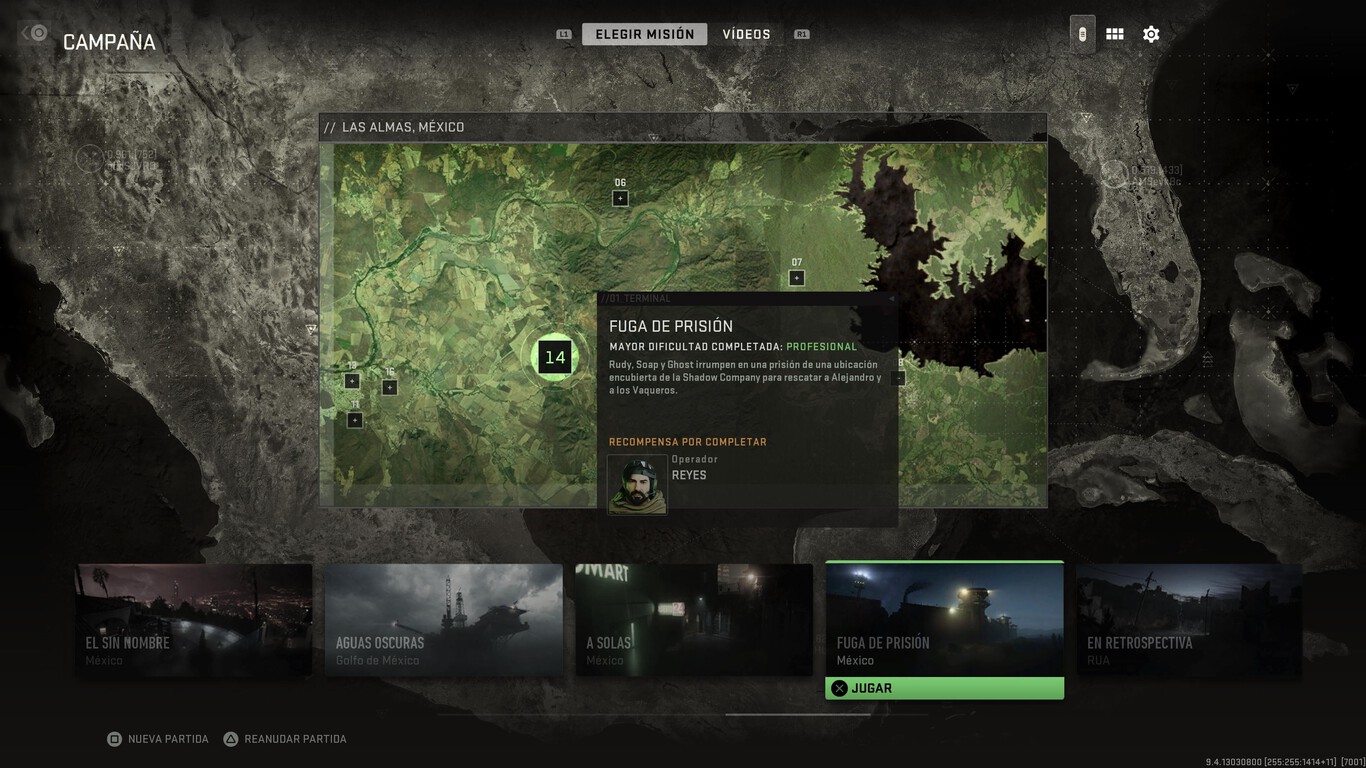Select mission marker 13 on the map

pyautogui.click(x=351, y=380)
